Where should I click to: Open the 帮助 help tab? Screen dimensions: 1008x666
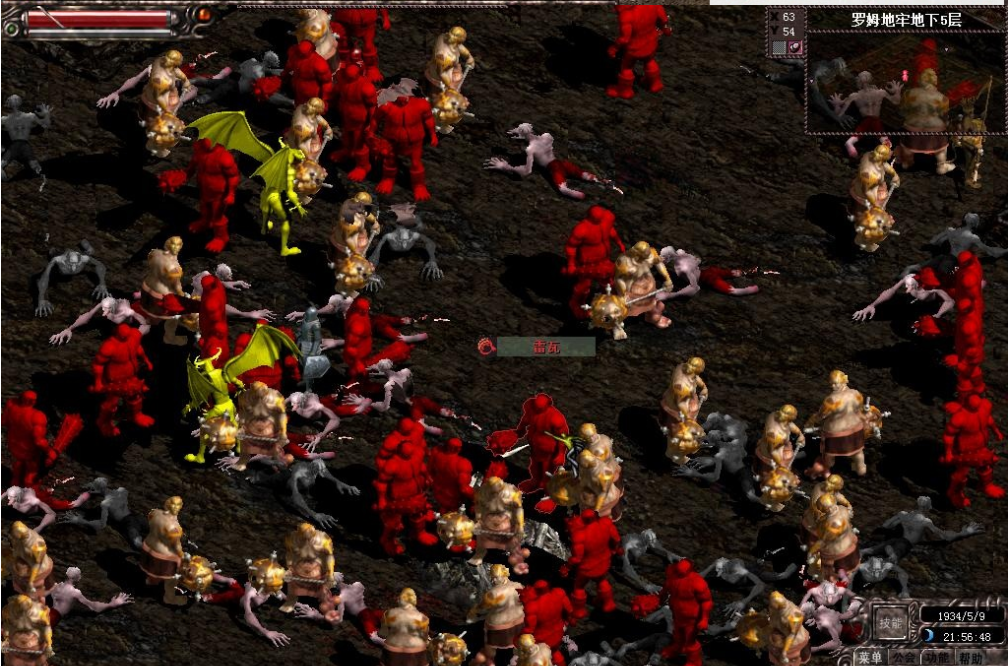click(970, 657)
